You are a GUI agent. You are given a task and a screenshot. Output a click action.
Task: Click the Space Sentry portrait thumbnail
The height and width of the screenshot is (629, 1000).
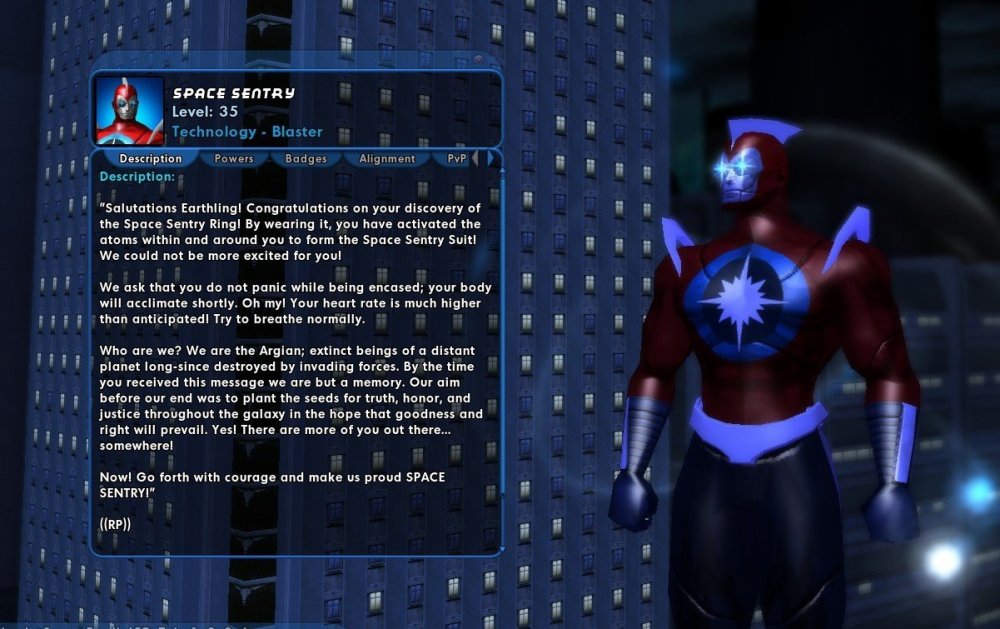click(130, 110)
